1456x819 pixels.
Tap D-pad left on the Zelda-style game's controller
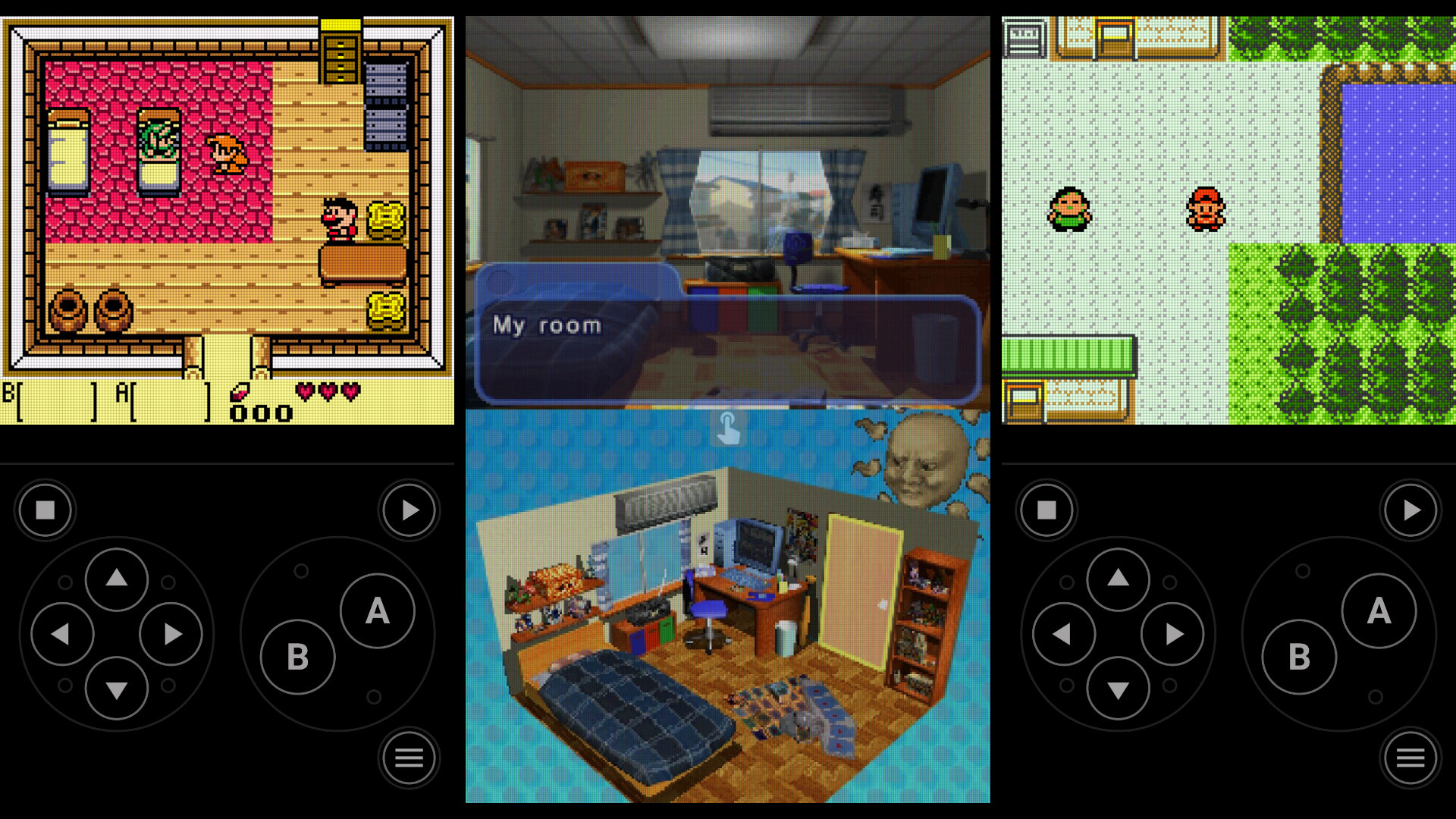61,634
